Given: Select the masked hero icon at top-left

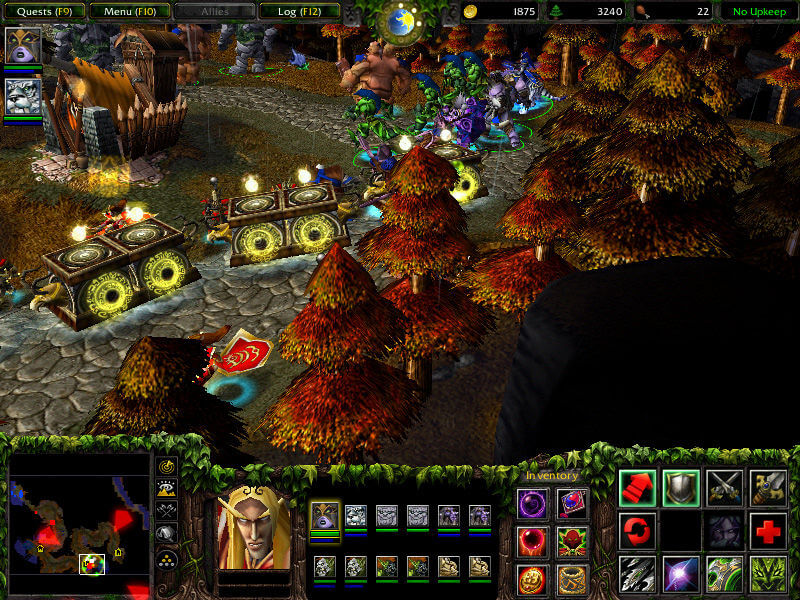Looking at the screenshot, I should point(22,46).
